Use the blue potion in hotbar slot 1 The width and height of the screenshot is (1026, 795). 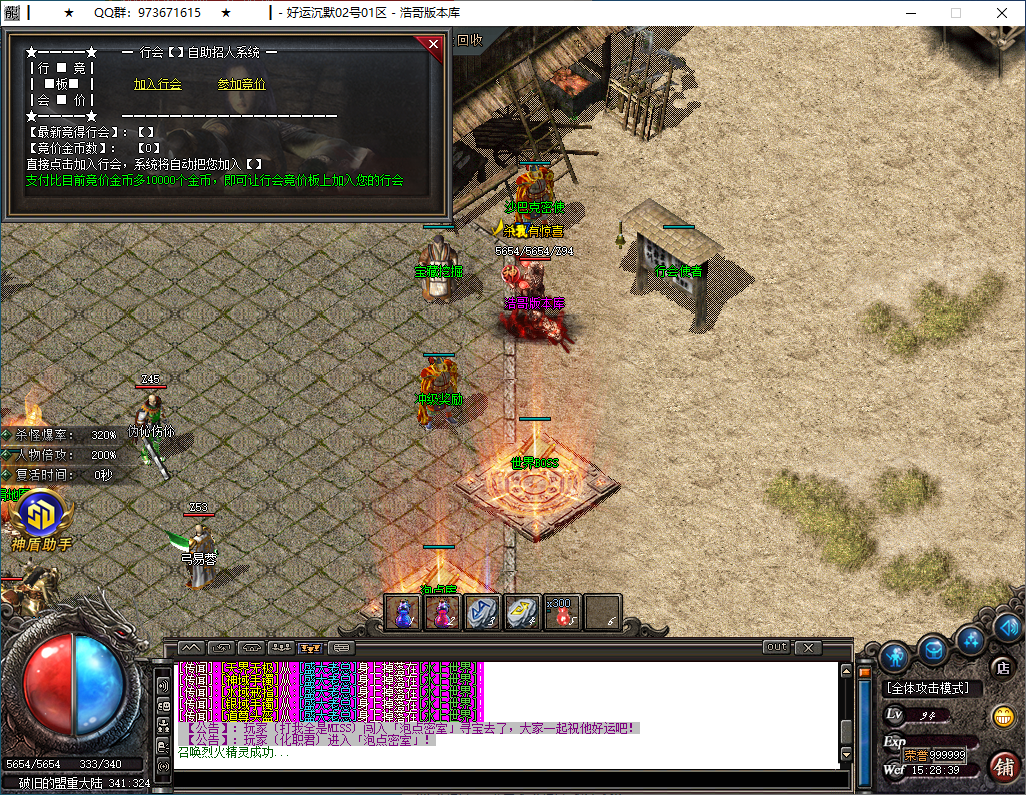[404, 612]
